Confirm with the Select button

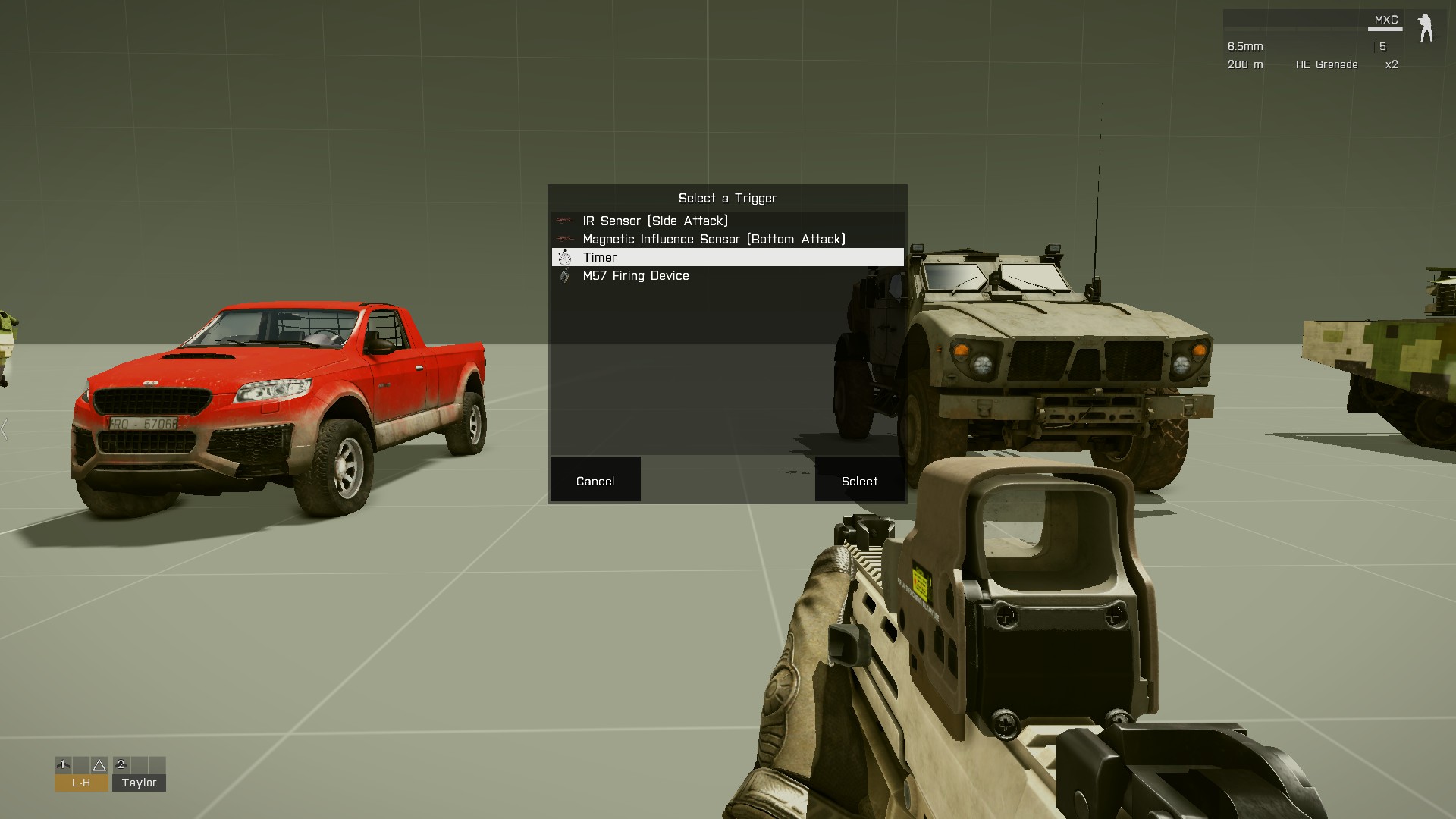pyautogui.click(x=859, y=480)
